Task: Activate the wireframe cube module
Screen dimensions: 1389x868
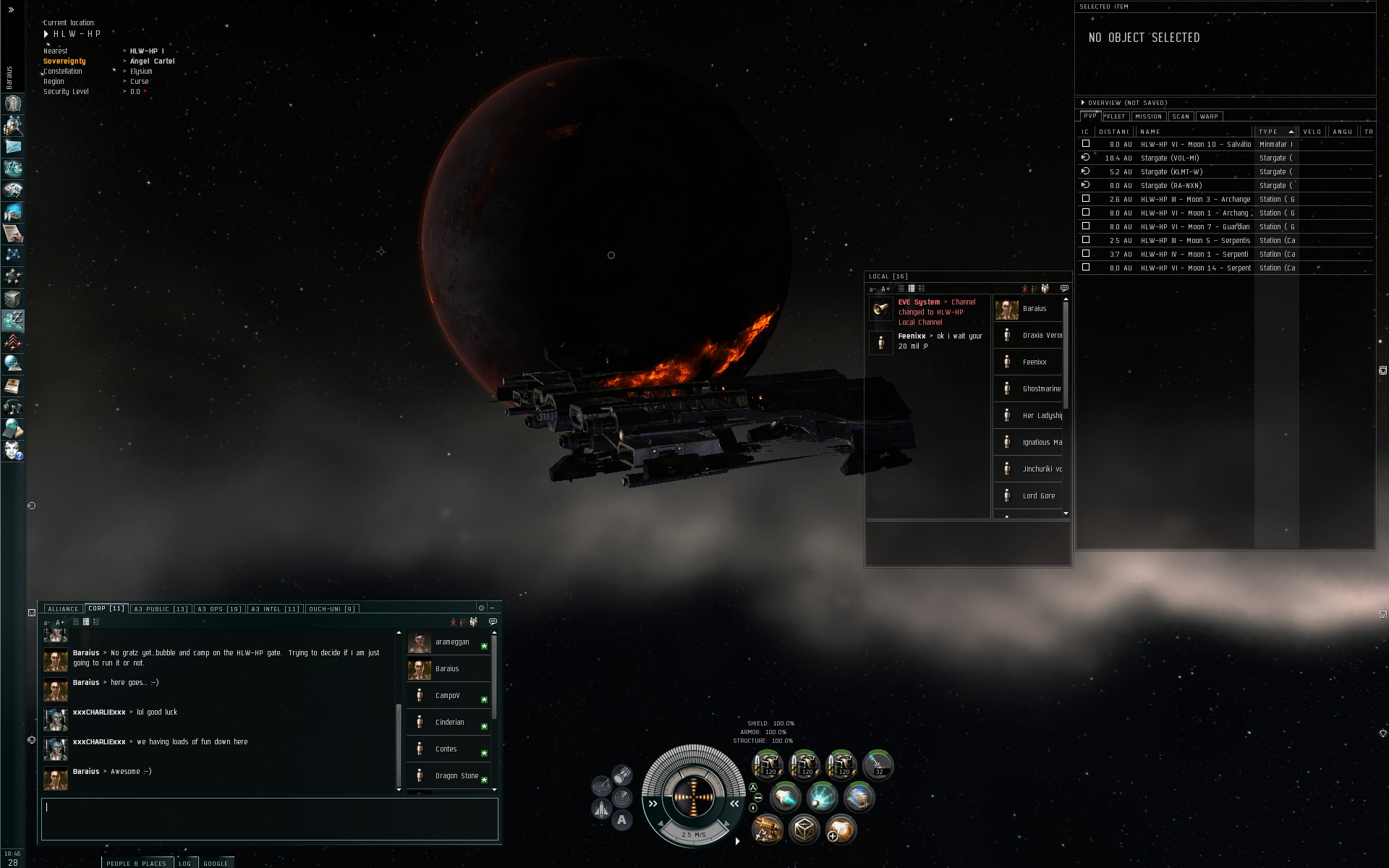Action: pyautogui.click(x=804, y=830)
